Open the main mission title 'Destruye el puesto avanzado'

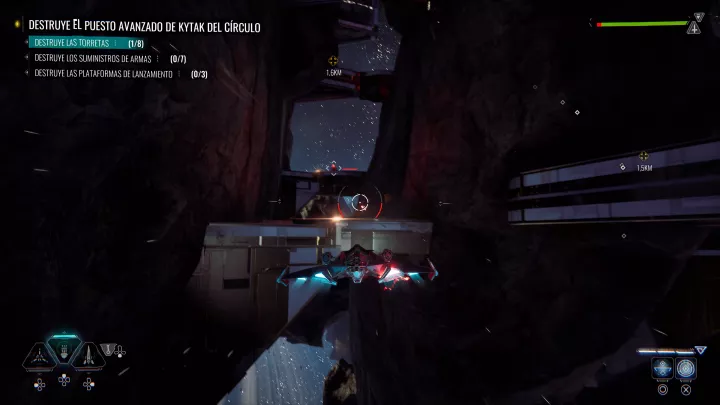point(144,27)
